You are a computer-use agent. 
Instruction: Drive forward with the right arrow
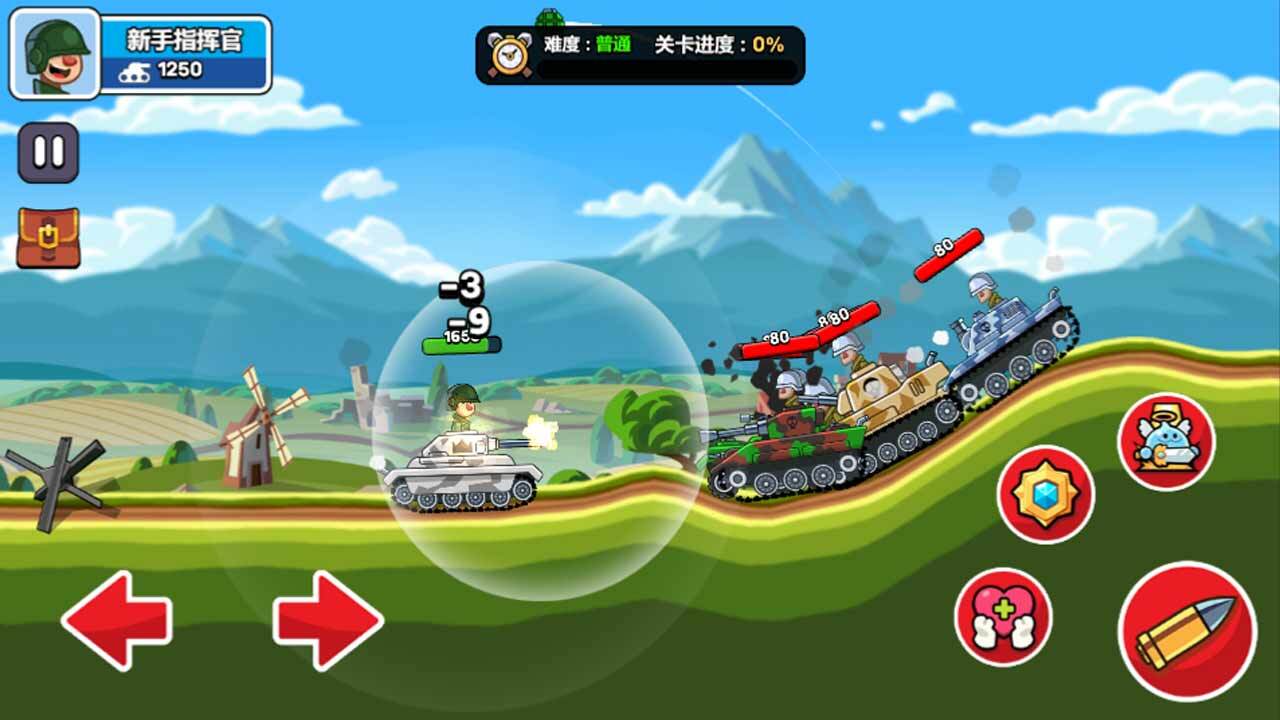(x=328, y=620)
